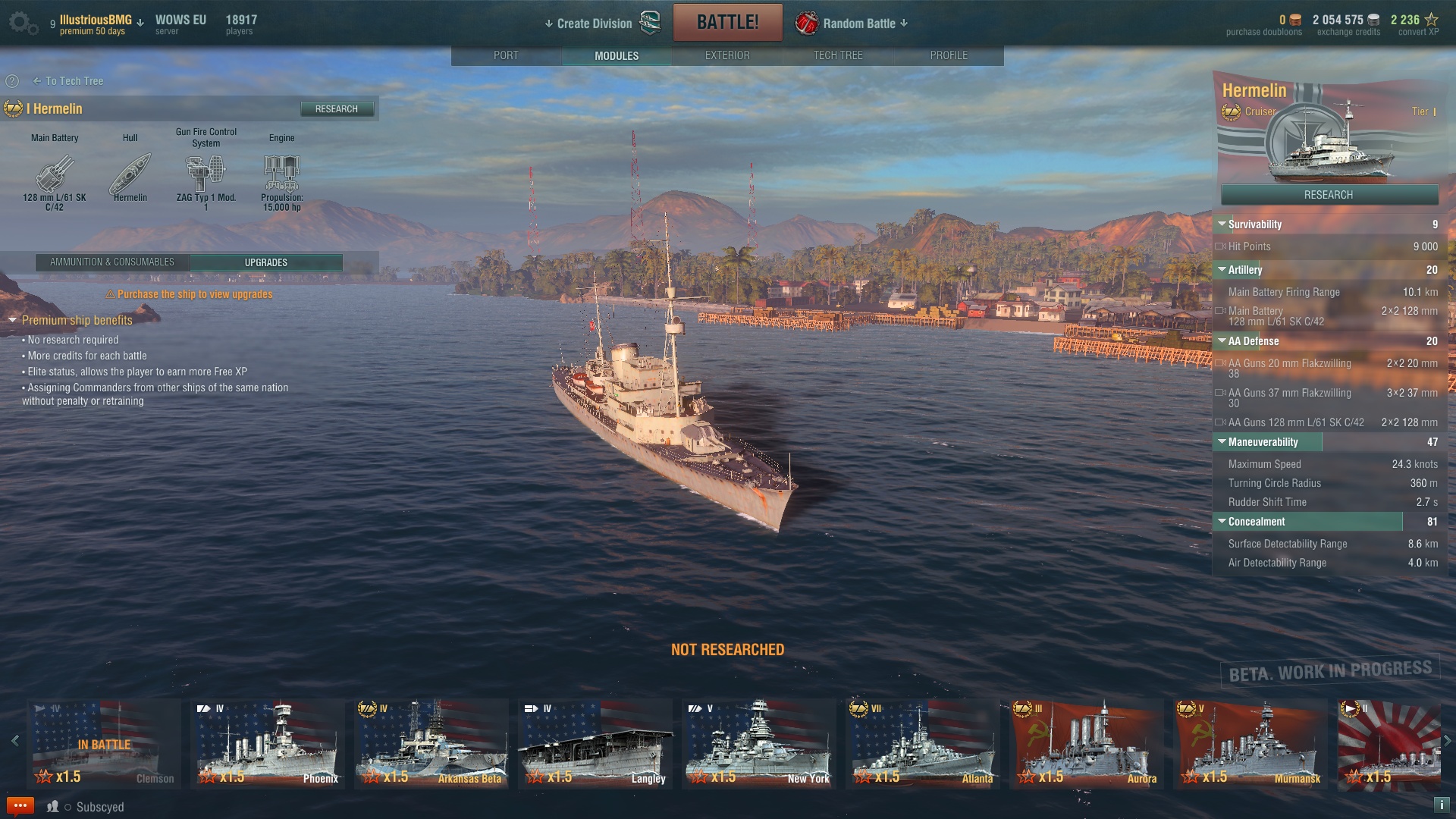Select the Phoenix ship in the carousel

267,743
